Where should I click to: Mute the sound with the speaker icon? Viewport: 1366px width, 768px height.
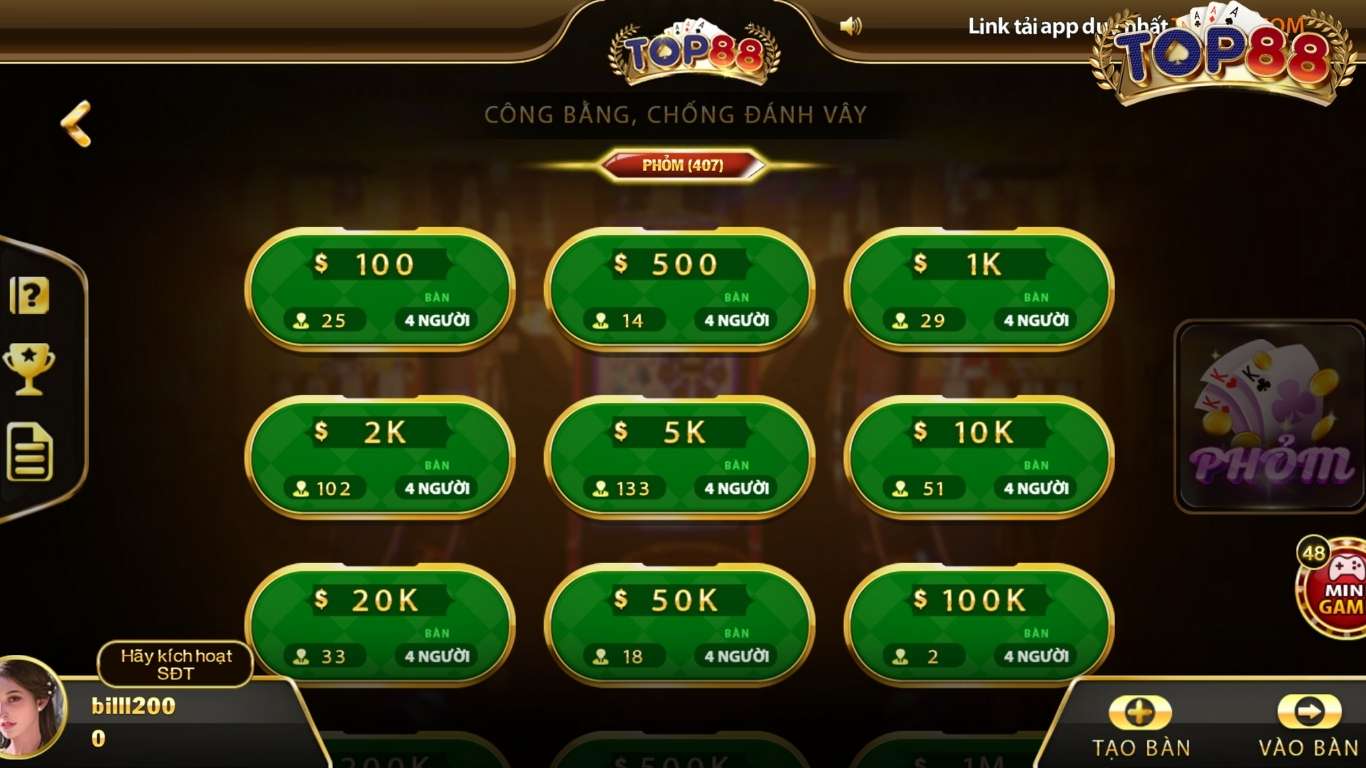(853, 25)
